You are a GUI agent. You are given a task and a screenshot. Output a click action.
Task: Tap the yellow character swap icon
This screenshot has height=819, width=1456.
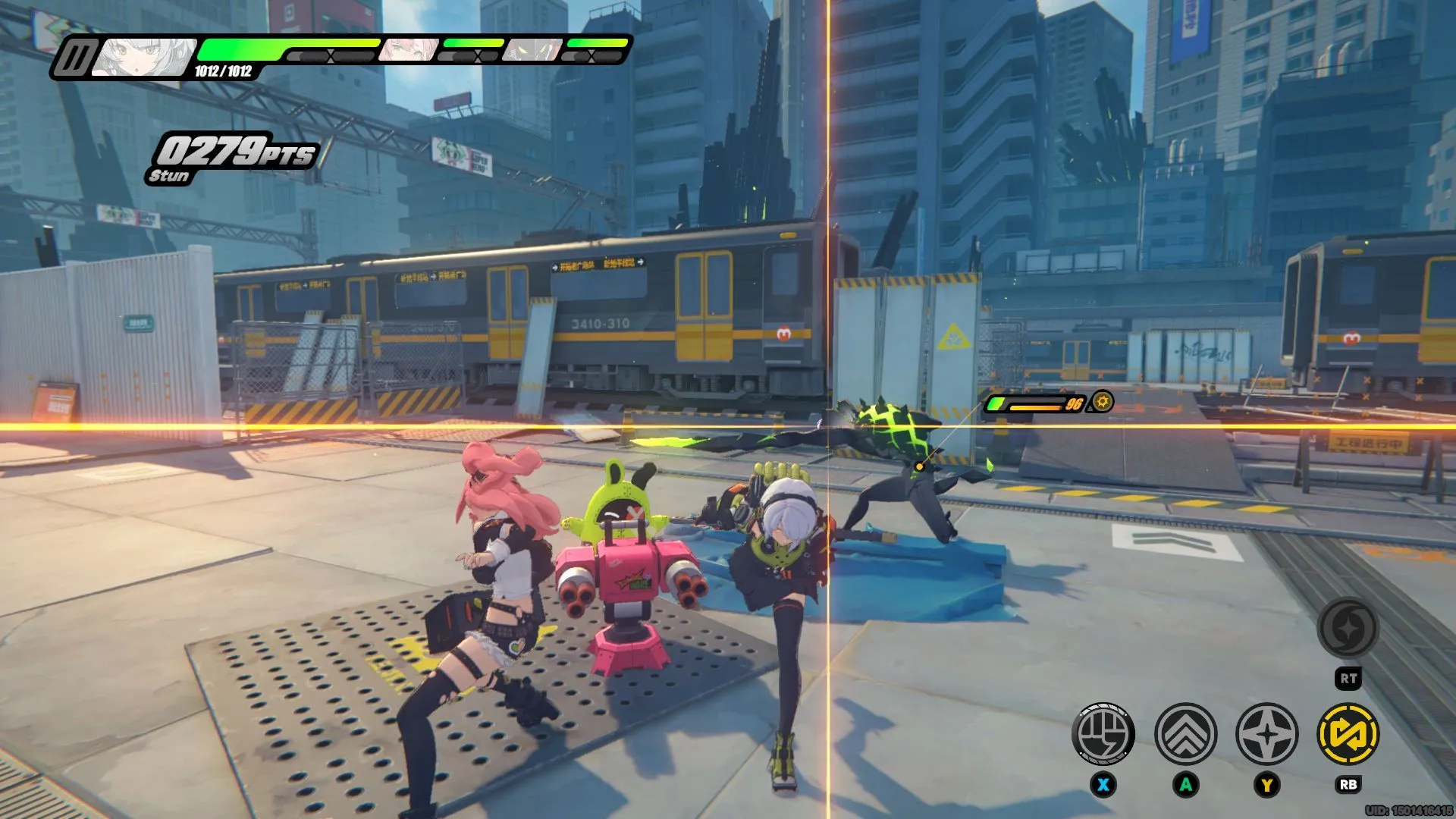point(1348,733)
